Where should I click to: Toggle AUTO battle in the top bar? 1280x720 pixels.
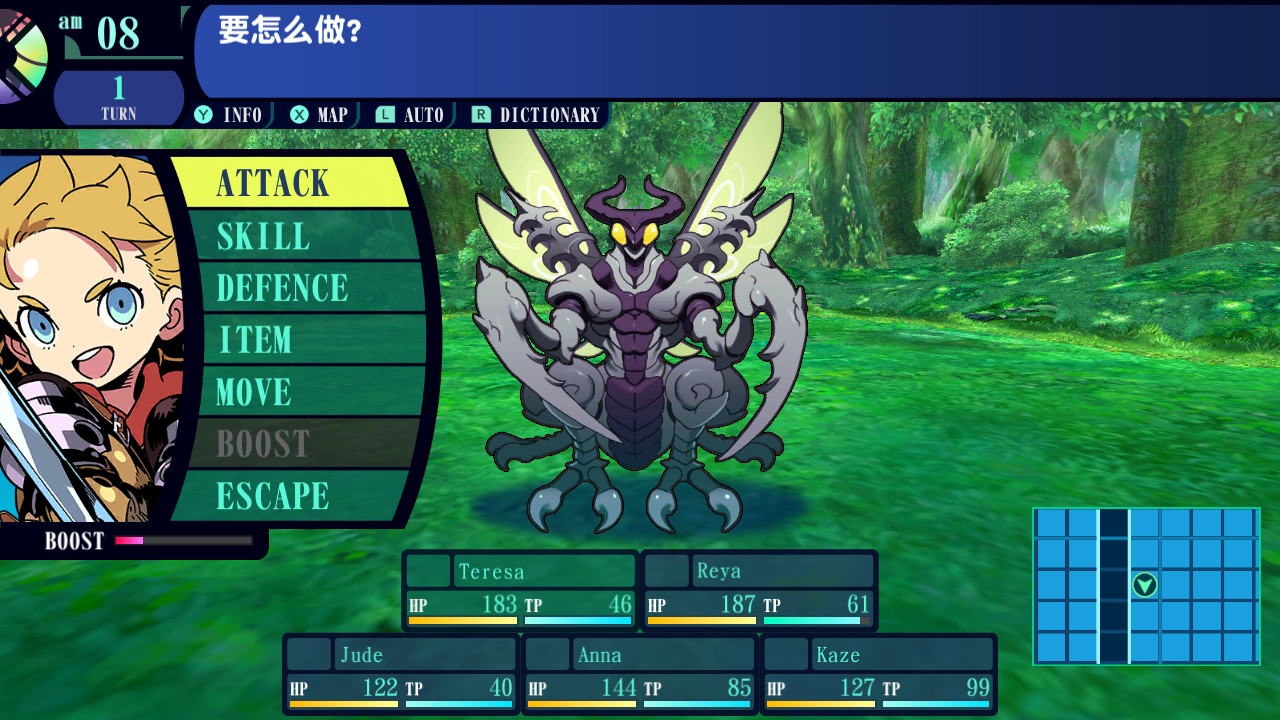coord(411,115)
